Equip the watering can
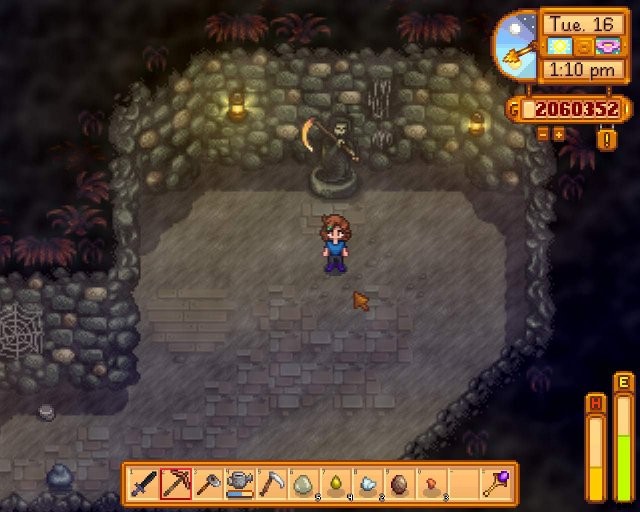This screenshot has width=640, height=512. pyautogui.click(x=240, y=484)
